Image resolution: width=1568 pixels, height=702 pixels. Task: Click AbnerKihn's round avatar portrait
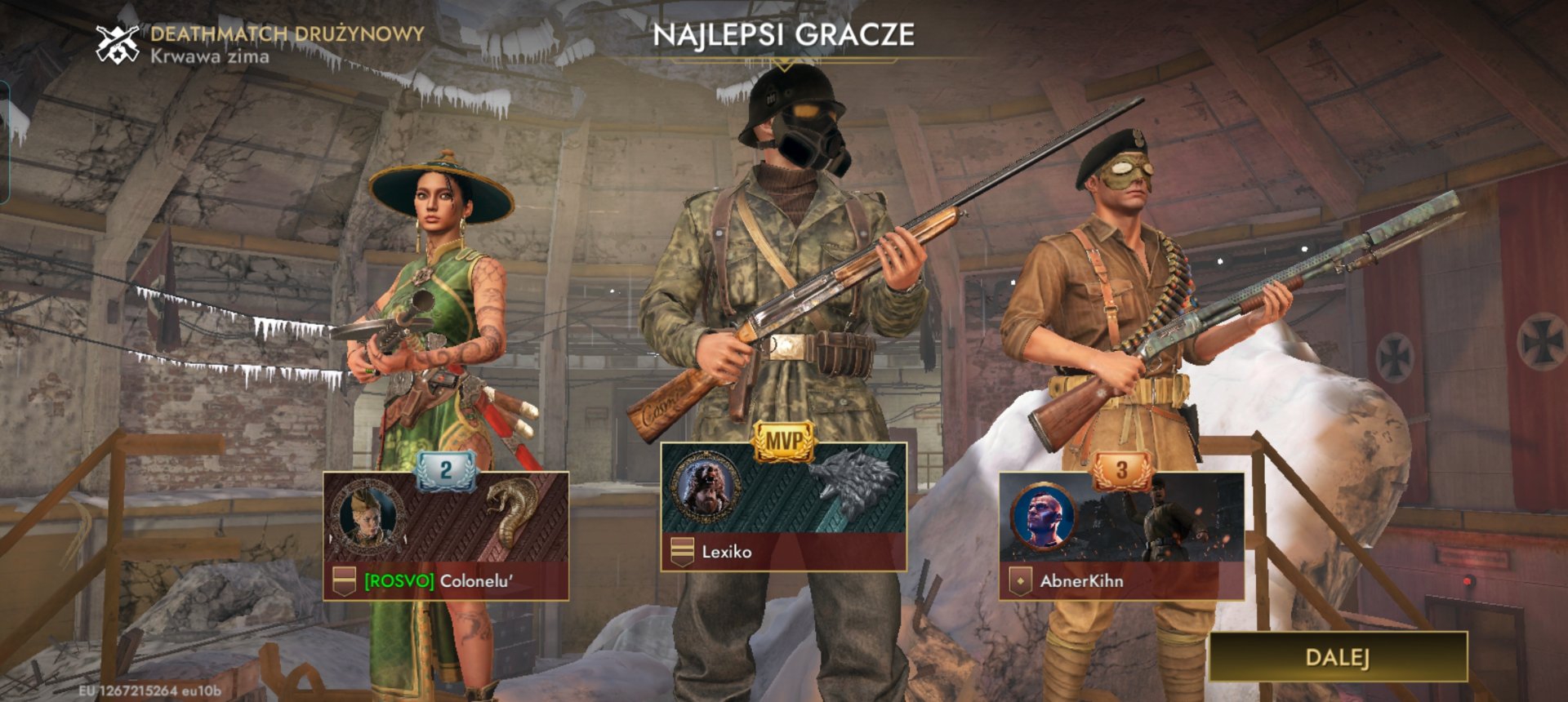[x=1043, y=517]
